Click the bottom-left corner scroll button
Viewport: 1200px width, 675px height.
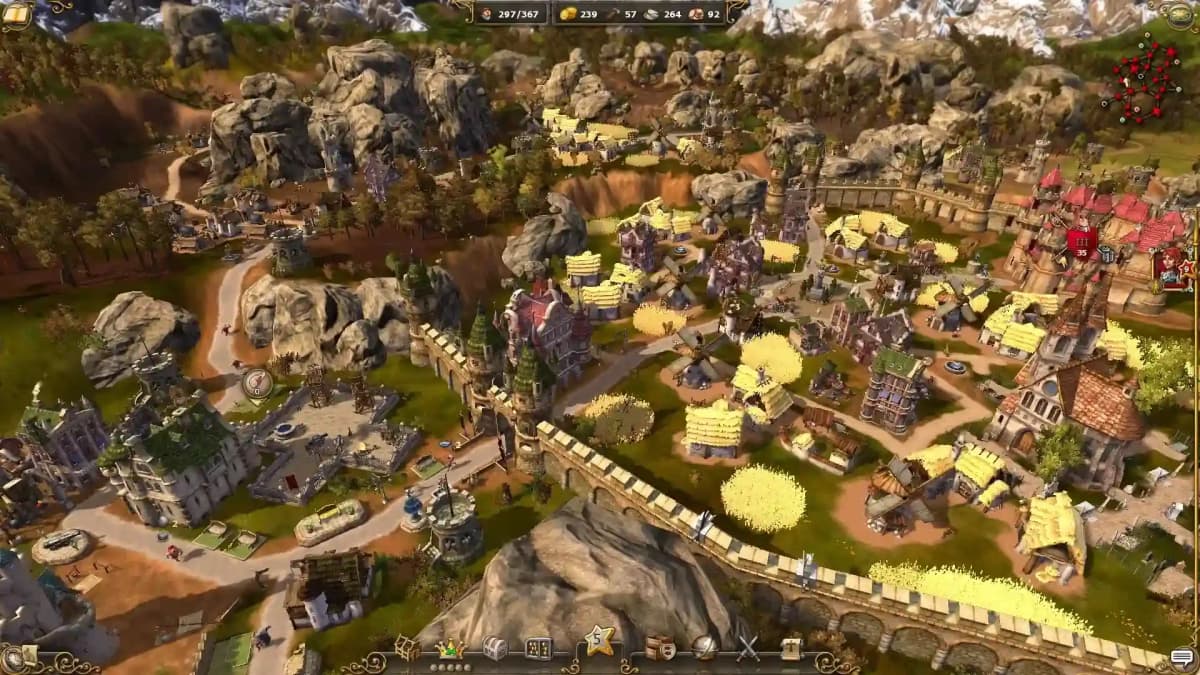click(x=16, y=657)
